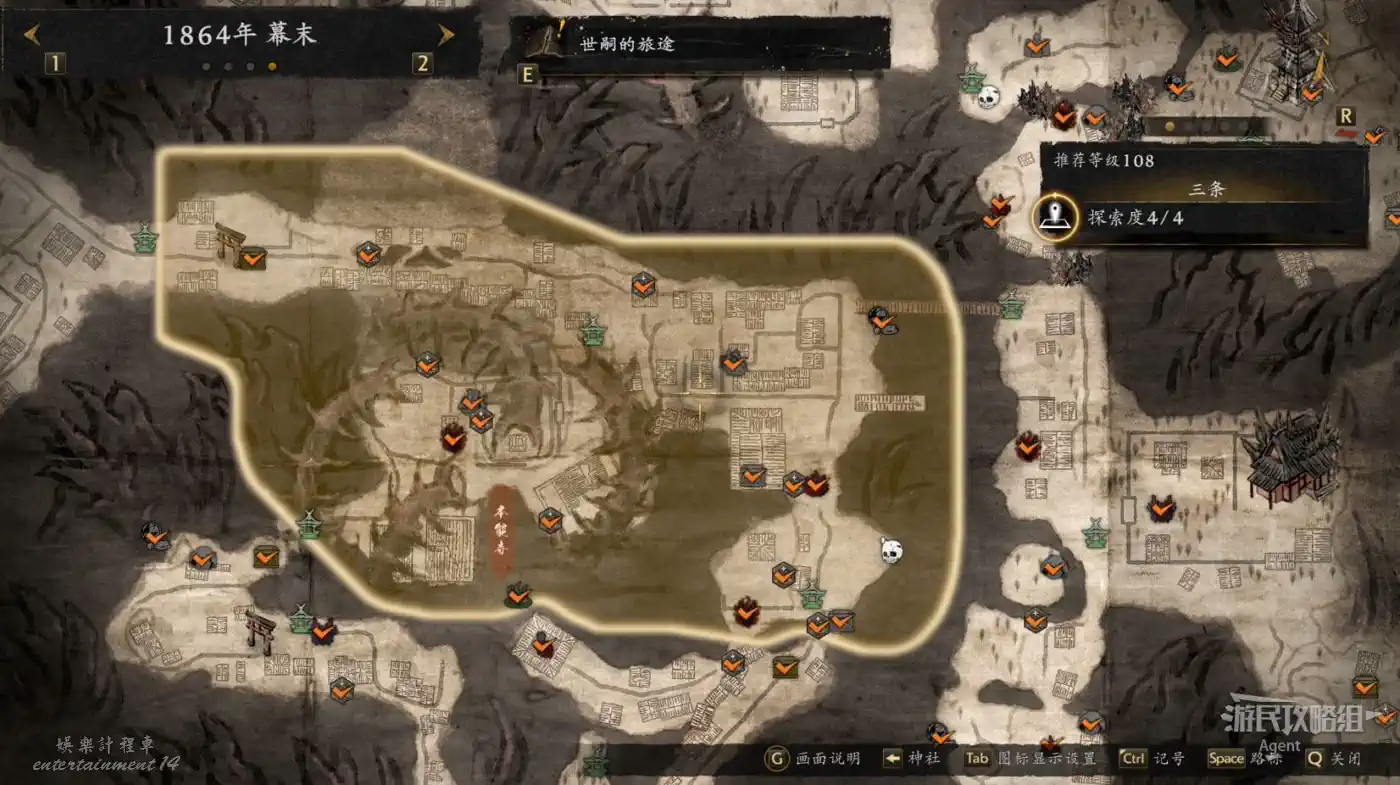The width and height of the screenshot is (1400, 785).
Task: Choose the 神社 shrine option
Action: pyautogui.click(x=912, y=758)
